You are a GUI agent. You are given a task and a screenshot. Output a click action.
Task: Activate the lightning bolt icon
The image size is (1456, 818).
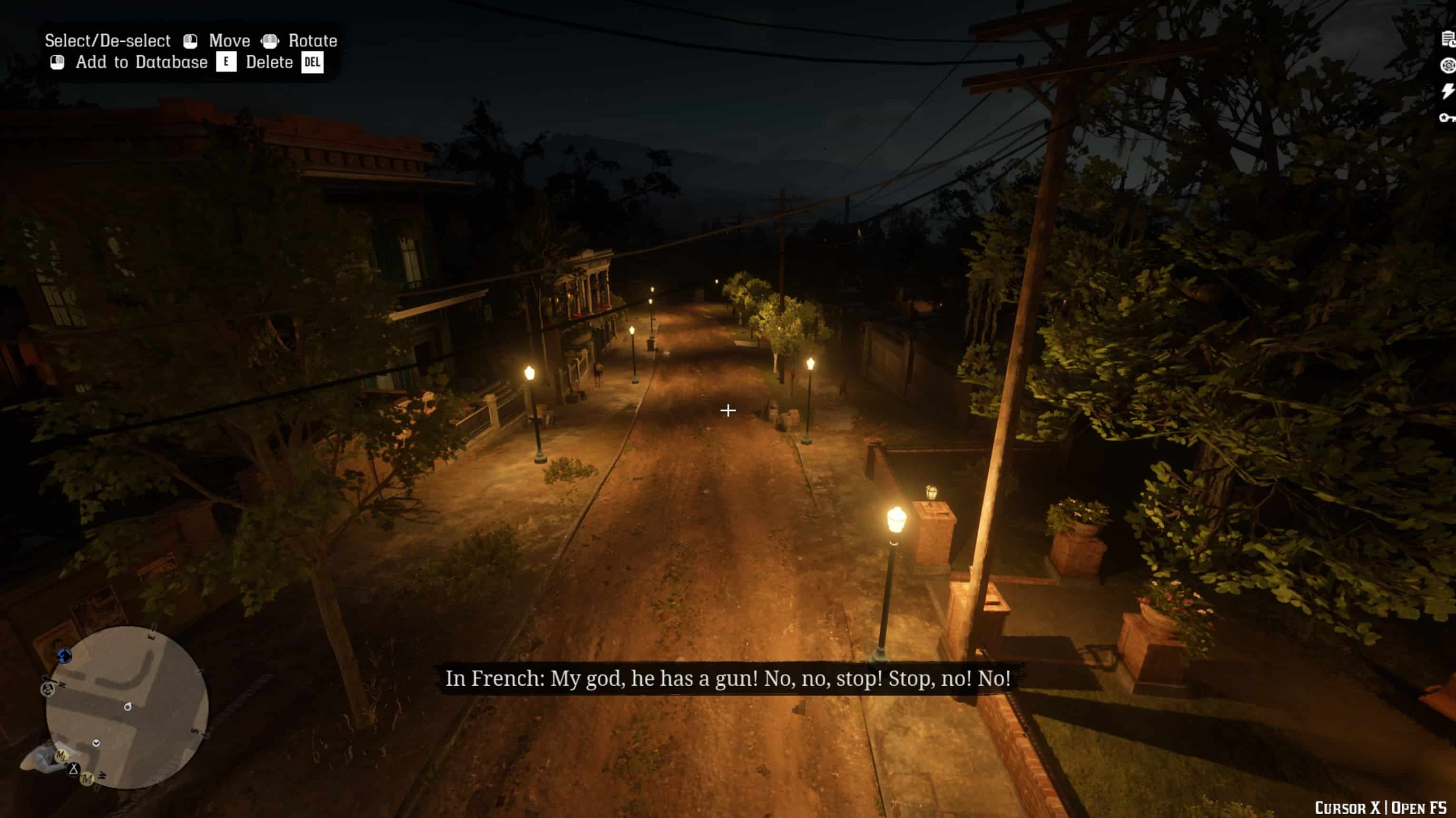click(x=1447, y=91)
